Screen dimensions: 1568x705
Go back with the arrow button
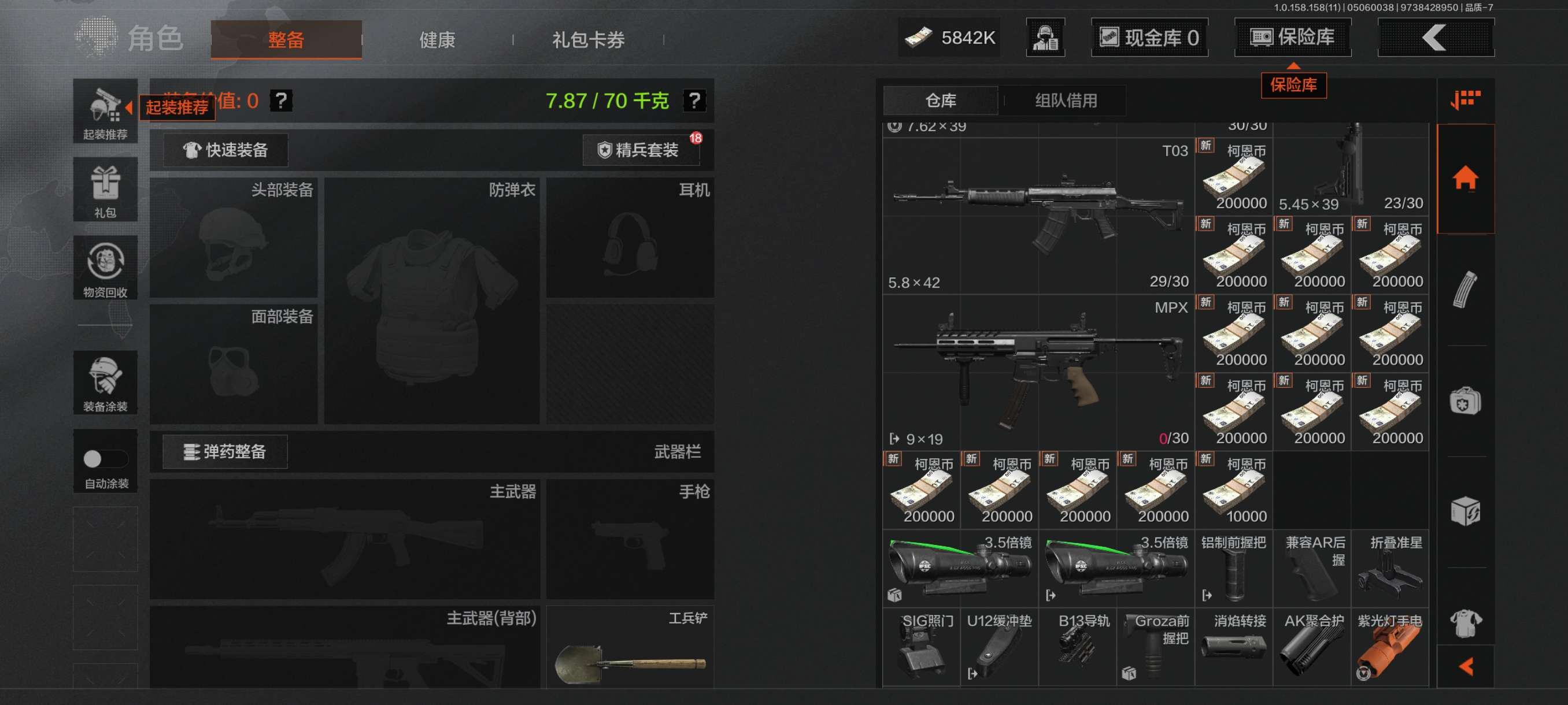[1434, 38]
